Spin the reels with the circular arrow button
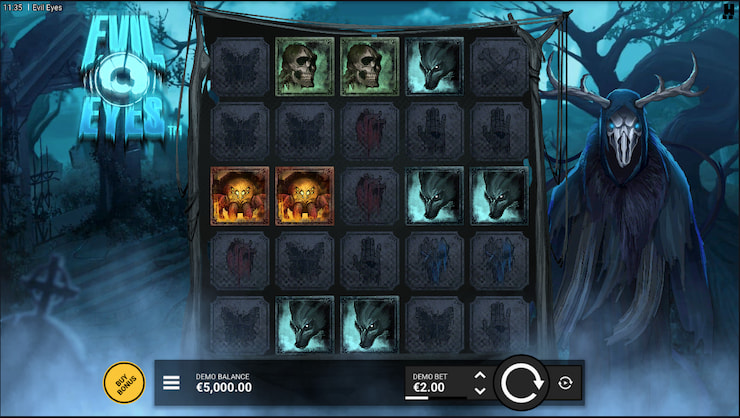This screenshot has width=740, height=418. [520, 382]
